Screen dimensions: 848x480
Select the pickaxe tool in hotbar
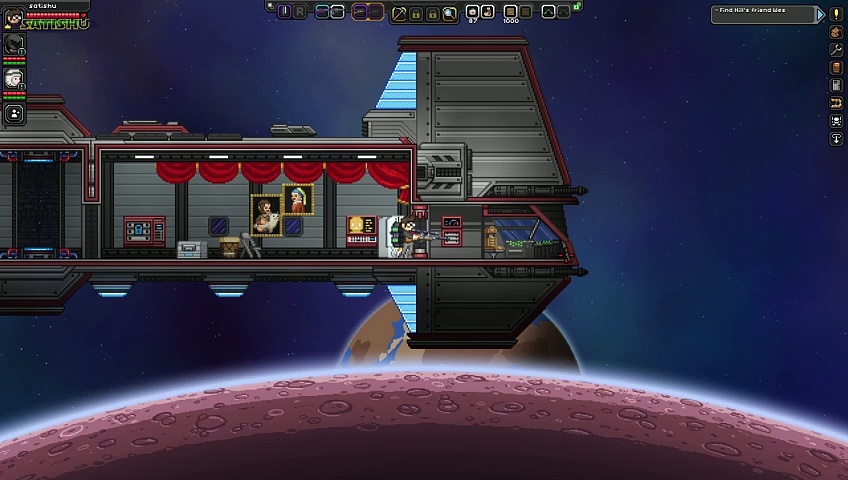point(399,12)
